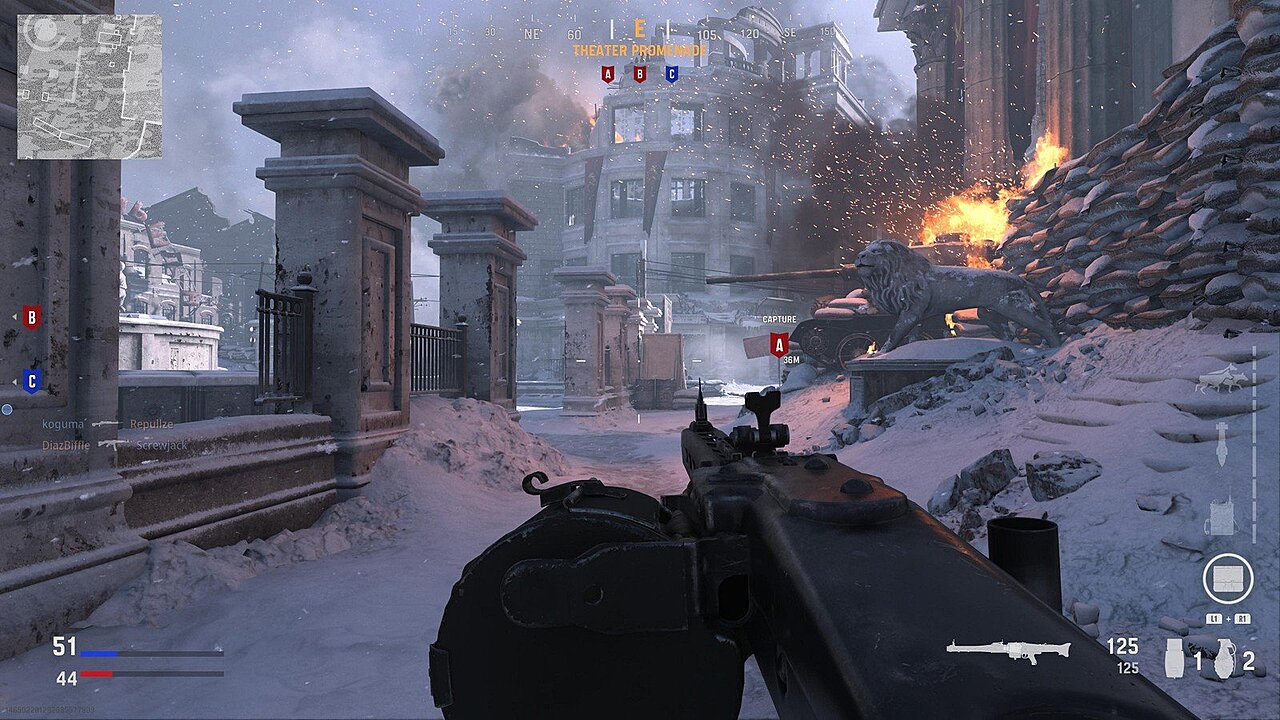Activate the circled field upgrade
Image resolution: width=1280 pixels, height=720 pixels.
[x=1227, y=578]
